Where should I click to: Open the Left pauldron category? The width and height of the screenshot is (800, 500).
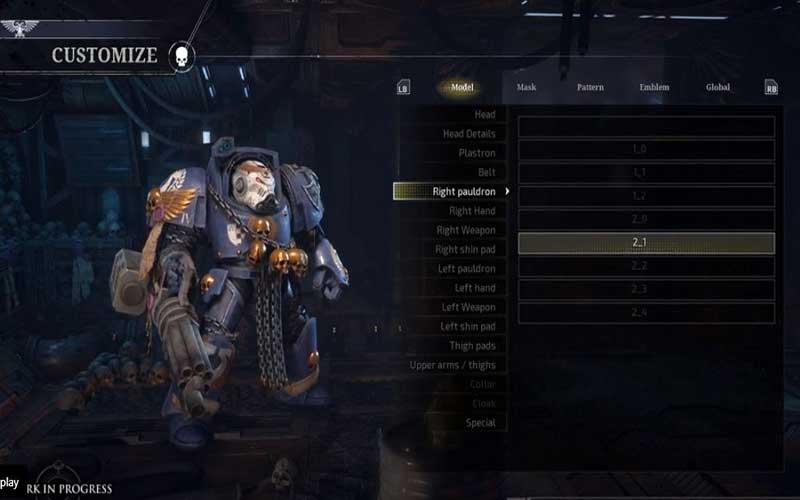[468, 269]
